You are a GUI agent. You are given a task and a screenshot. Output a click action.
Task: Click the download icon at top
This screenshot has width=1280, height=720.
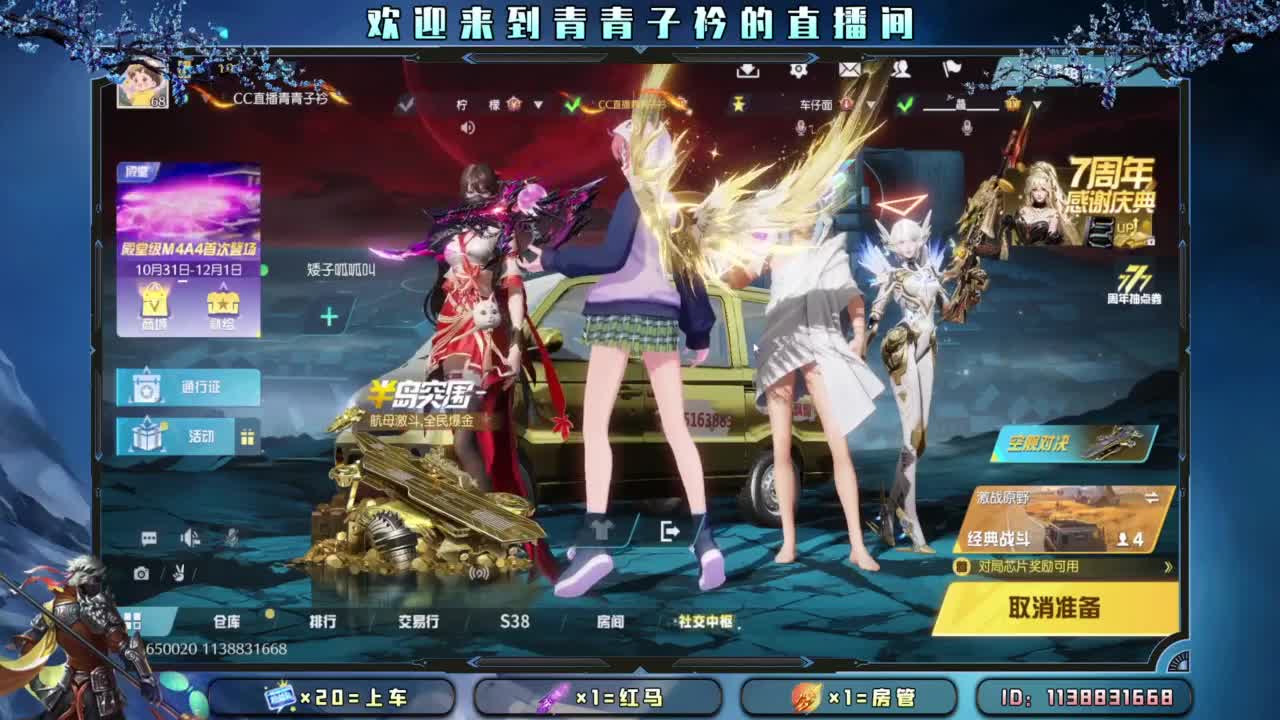point(748,71)
